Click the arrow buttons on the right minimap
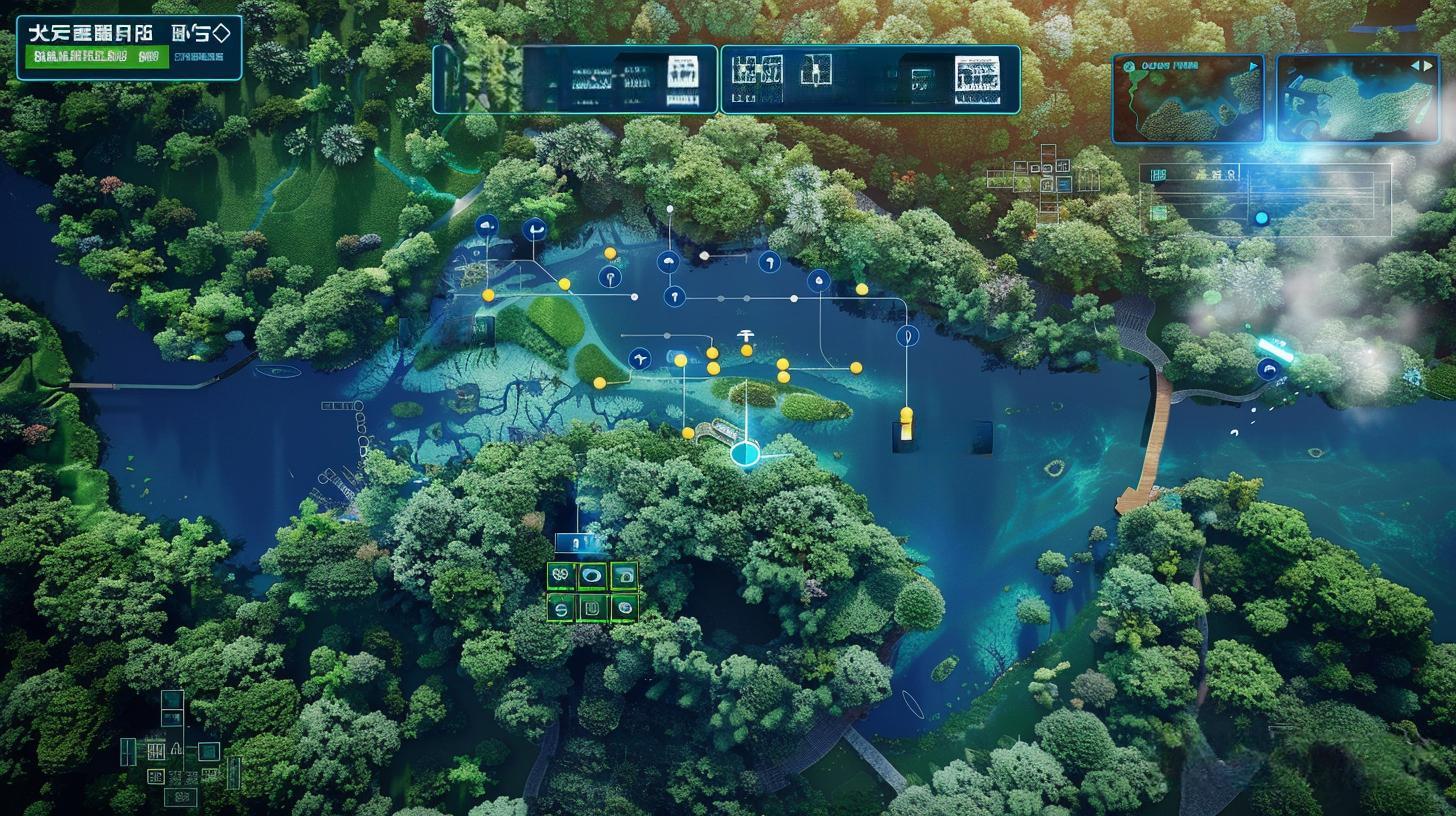1456x816 pixels. pos(1421,66)
